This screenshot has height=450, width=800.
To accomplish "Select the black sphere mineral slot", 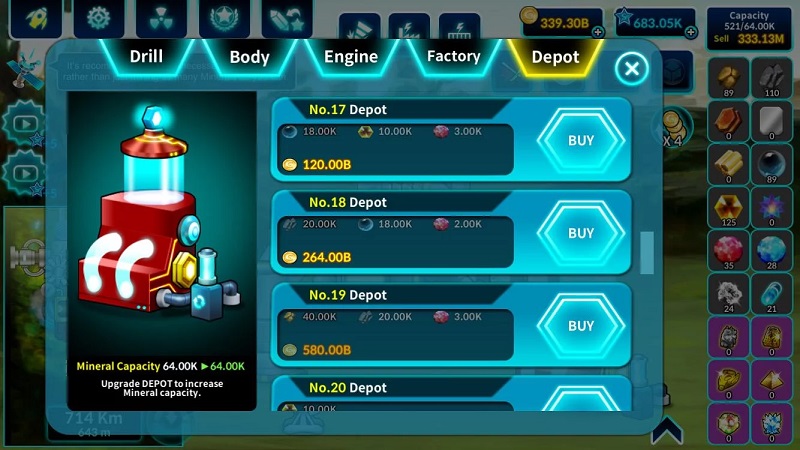I will coord(771,162).
